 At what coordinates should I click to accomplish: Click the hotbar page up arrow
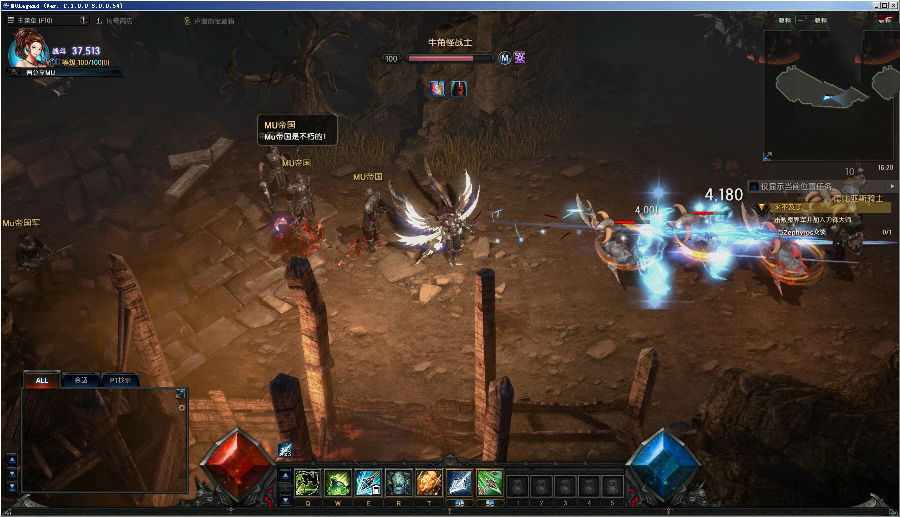coord(285,474)
